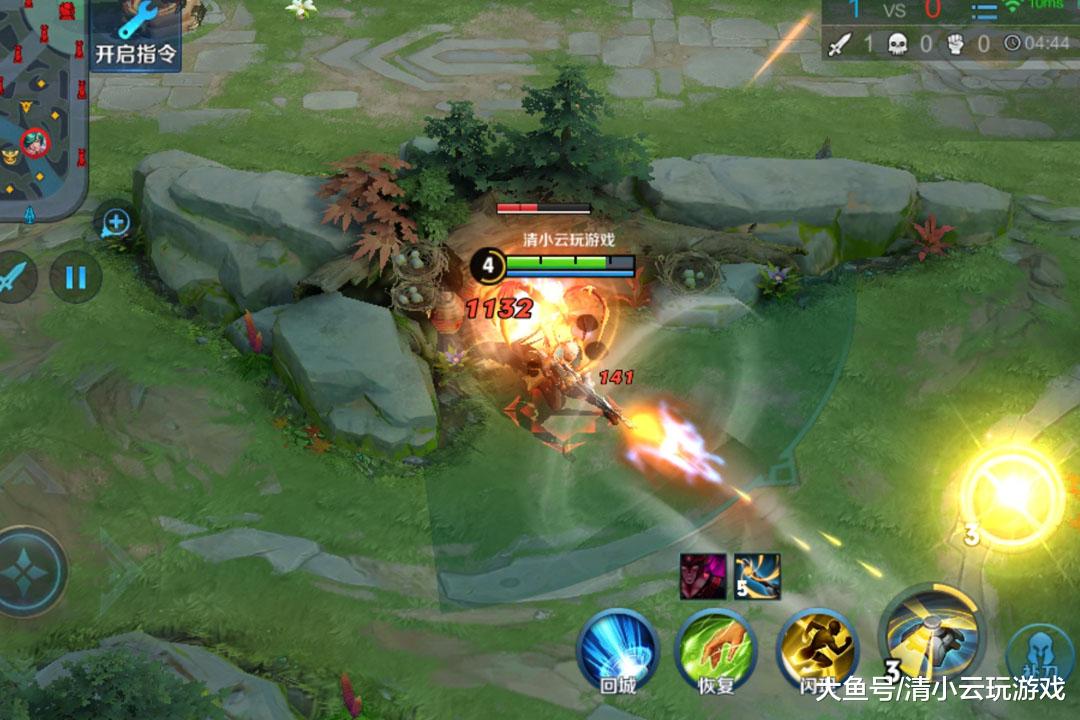Image resolution: width=1080 pixels, height=720 pixels.
Task: Activate the 回城 recall skill
Action: click(x=617, y=647)
